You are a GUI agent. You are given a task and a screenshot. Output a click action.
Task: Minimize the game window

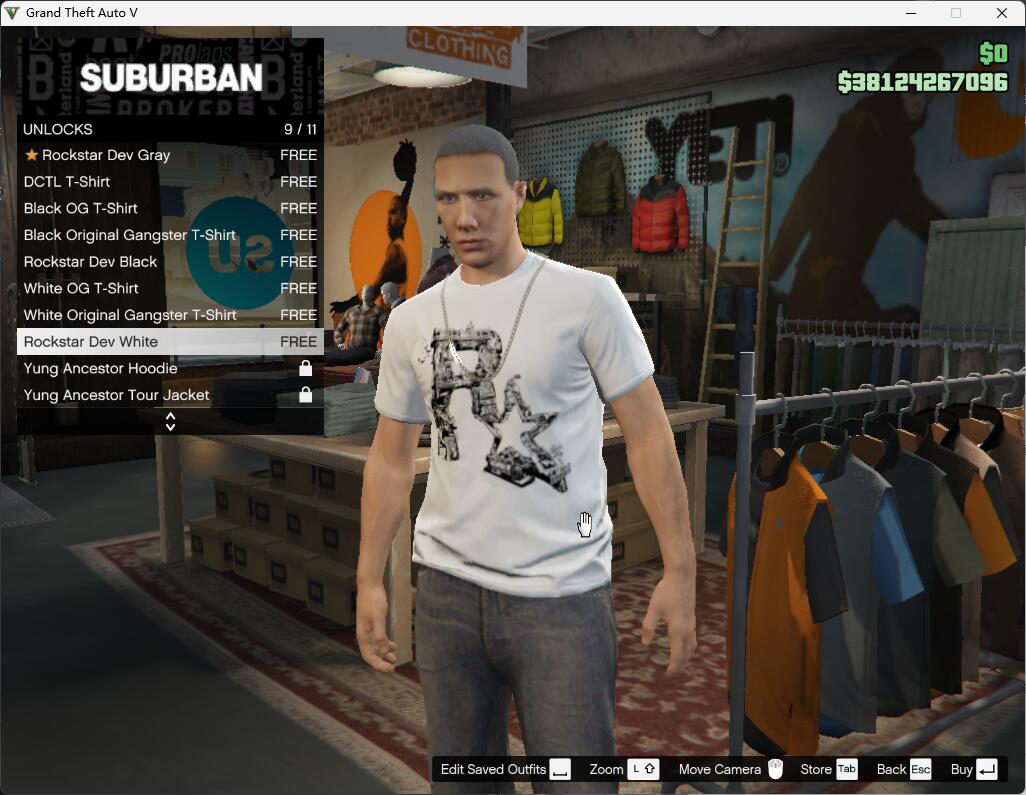911,13
